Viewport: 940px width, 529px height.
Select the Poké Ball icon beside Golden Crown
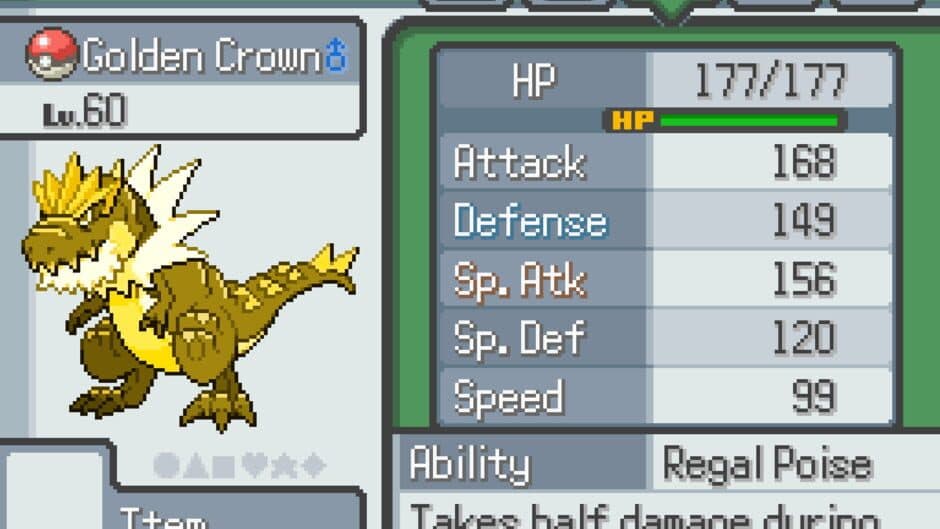[52, 54]
